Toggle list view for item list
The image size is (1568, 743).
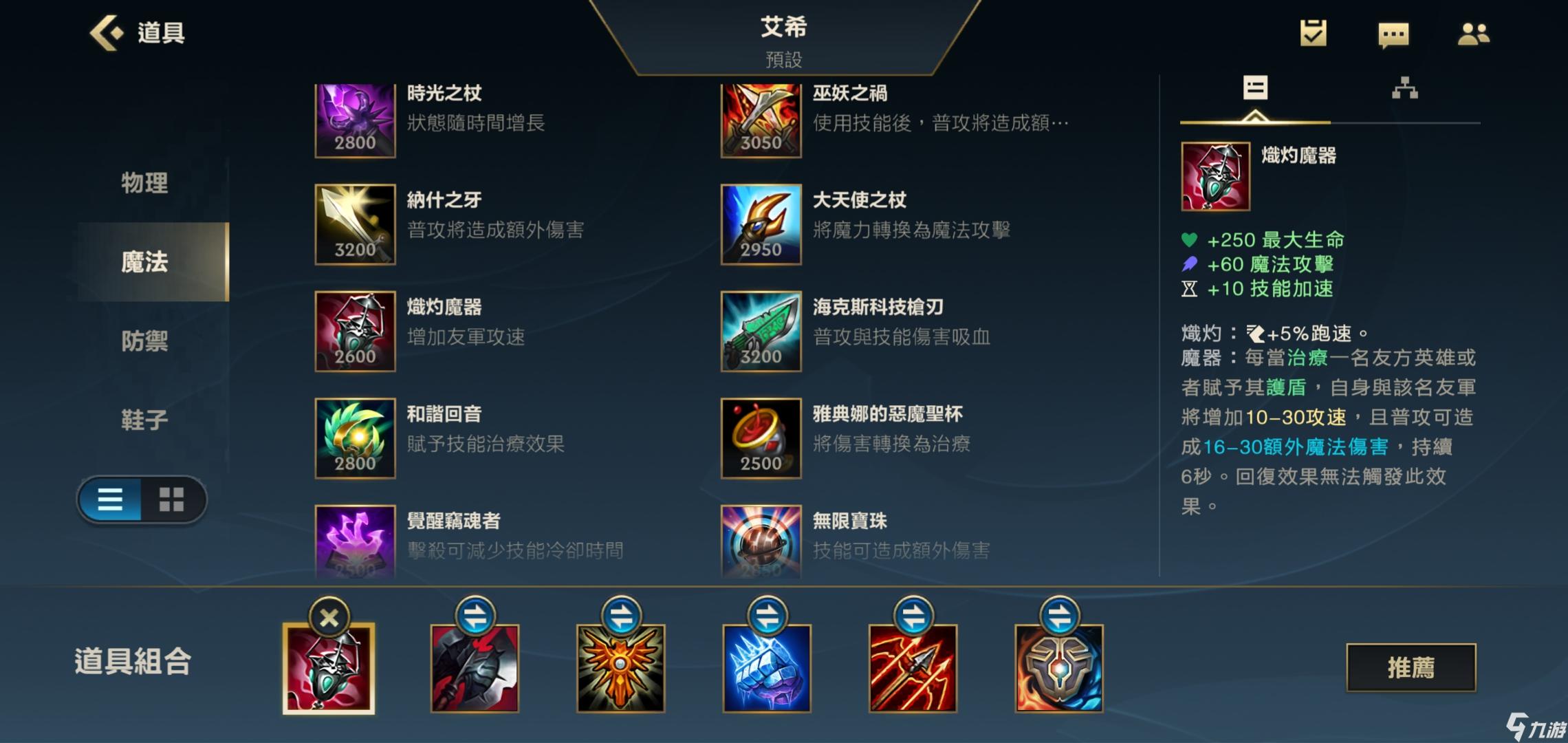tap(110, 500)
